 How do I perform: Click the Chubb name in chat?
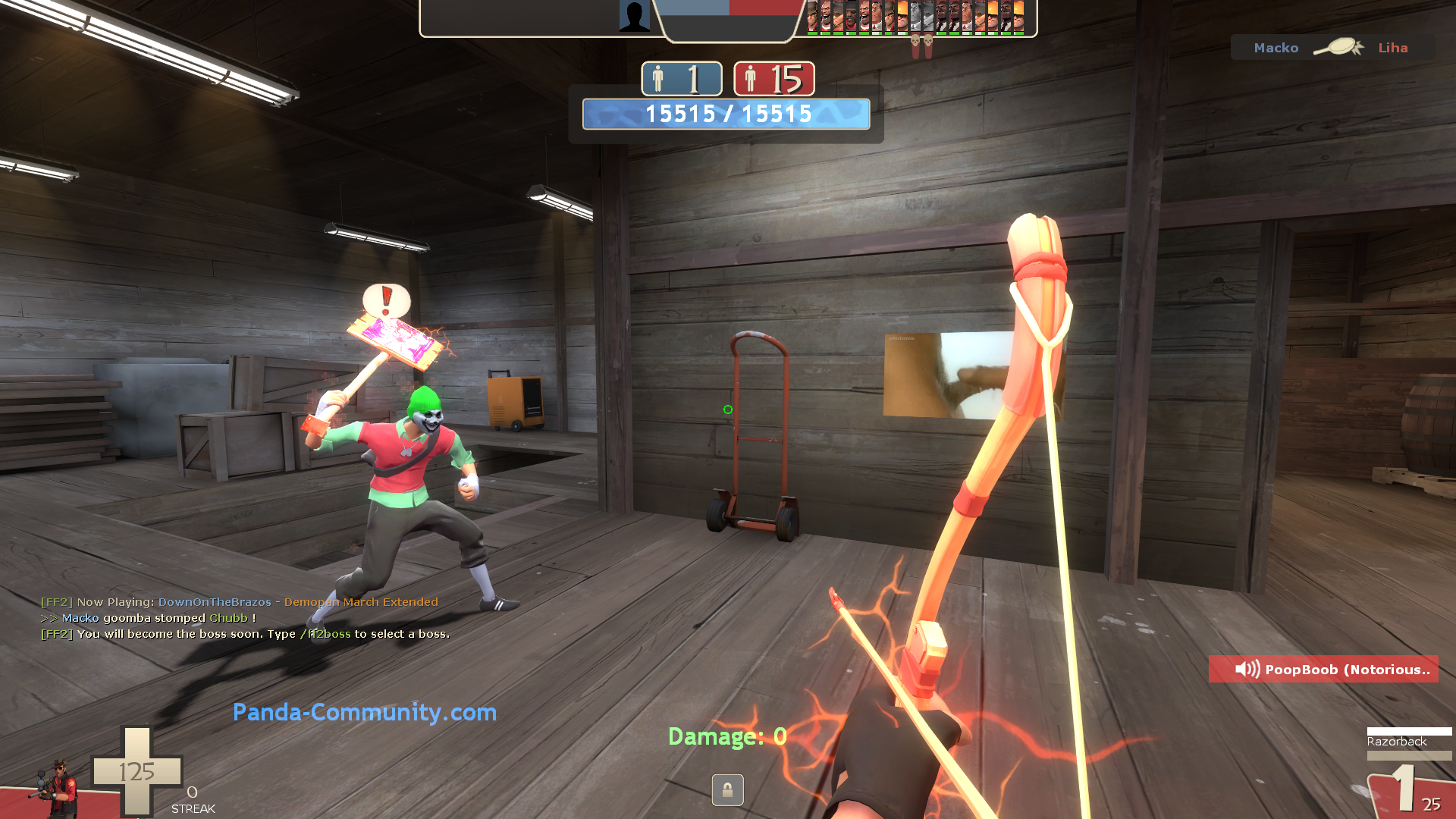(227, 618)
